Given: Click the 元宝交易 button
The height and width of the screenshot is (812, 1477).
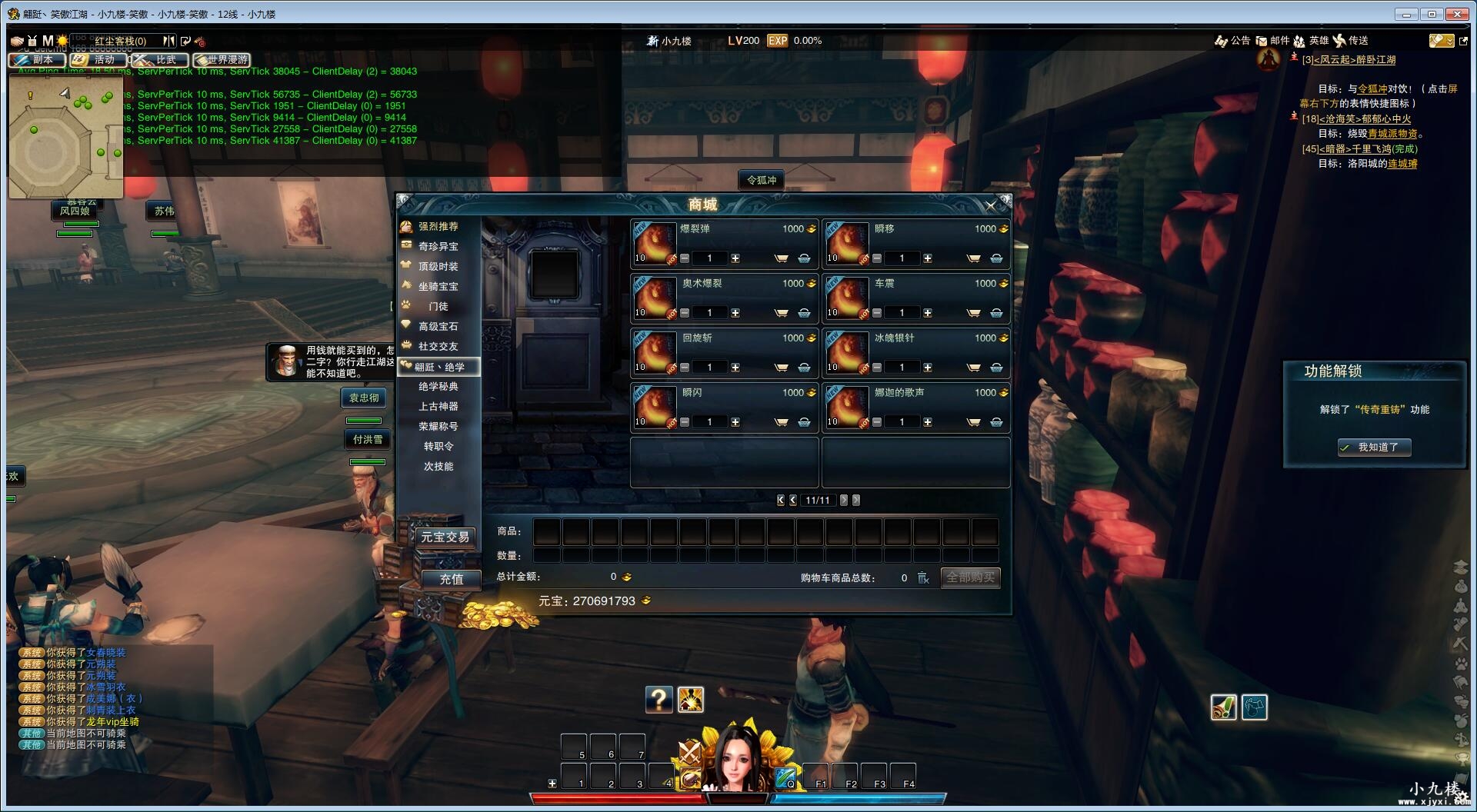Looking at the screenshot, I should coord(445,537).
